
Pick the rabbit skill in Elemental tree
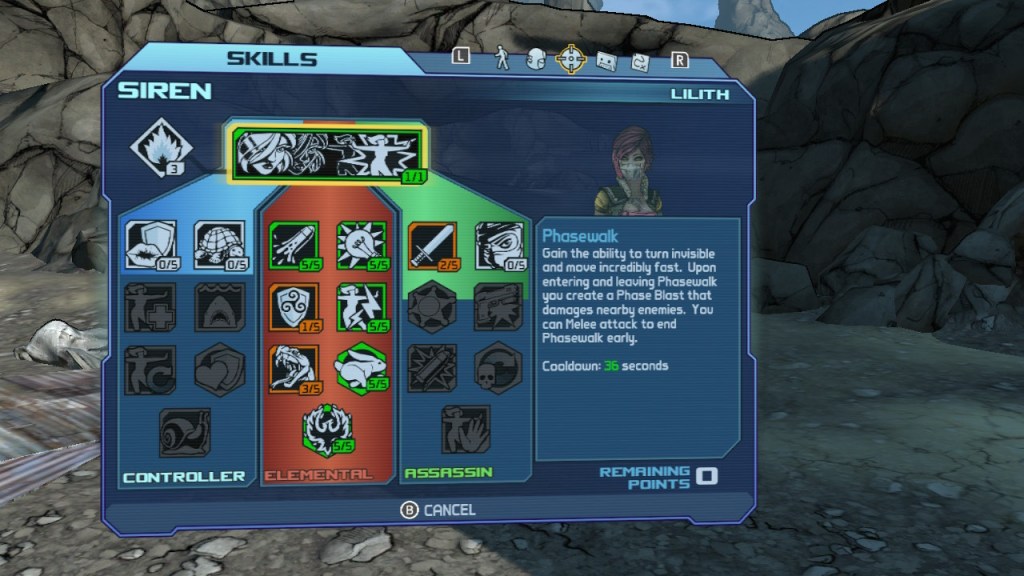(x=360, y=369)
